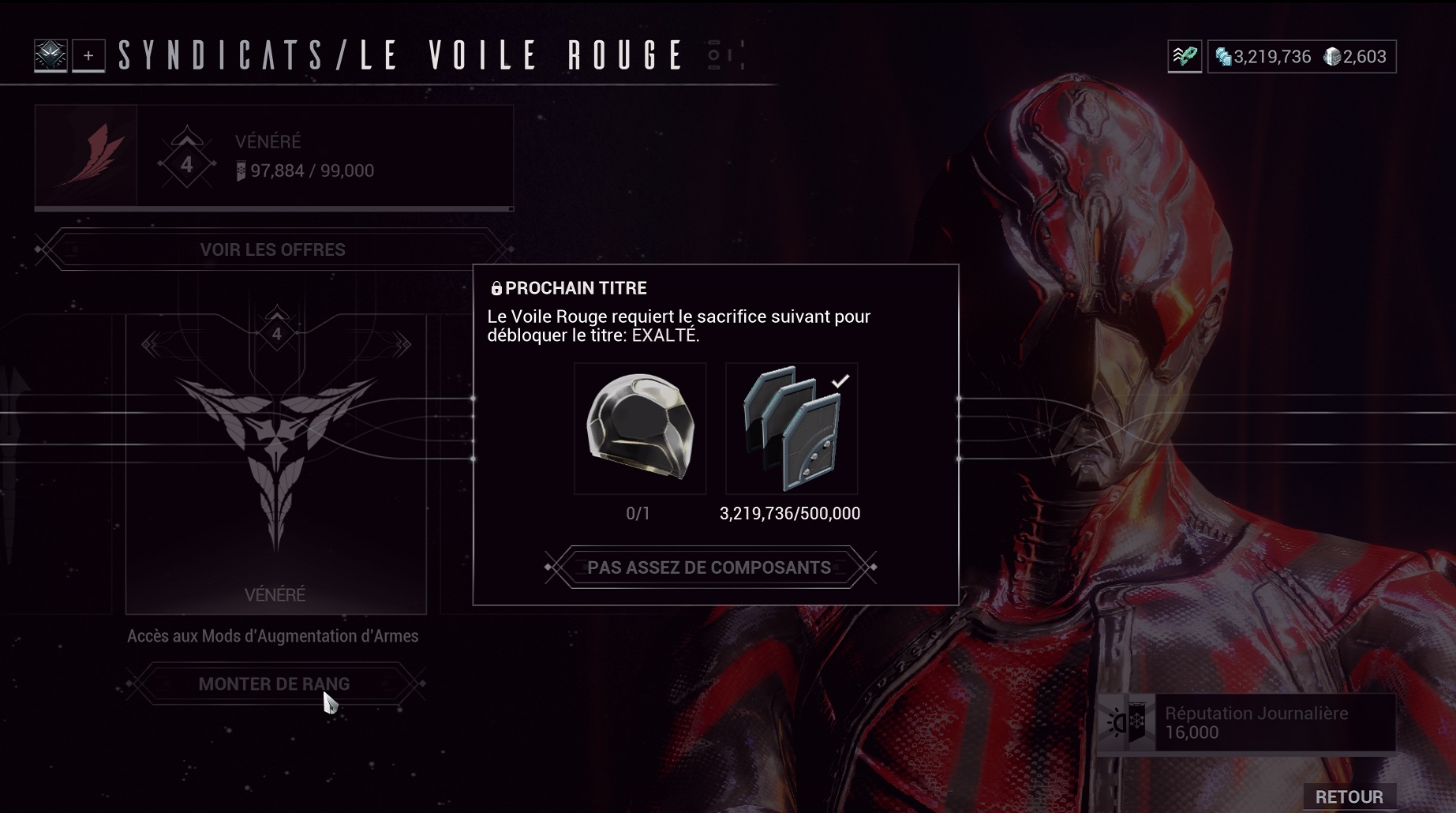The height and width of the screenshot is (813, 1456).
Task: Click the Red Veil standing panel
Action: 274,157
